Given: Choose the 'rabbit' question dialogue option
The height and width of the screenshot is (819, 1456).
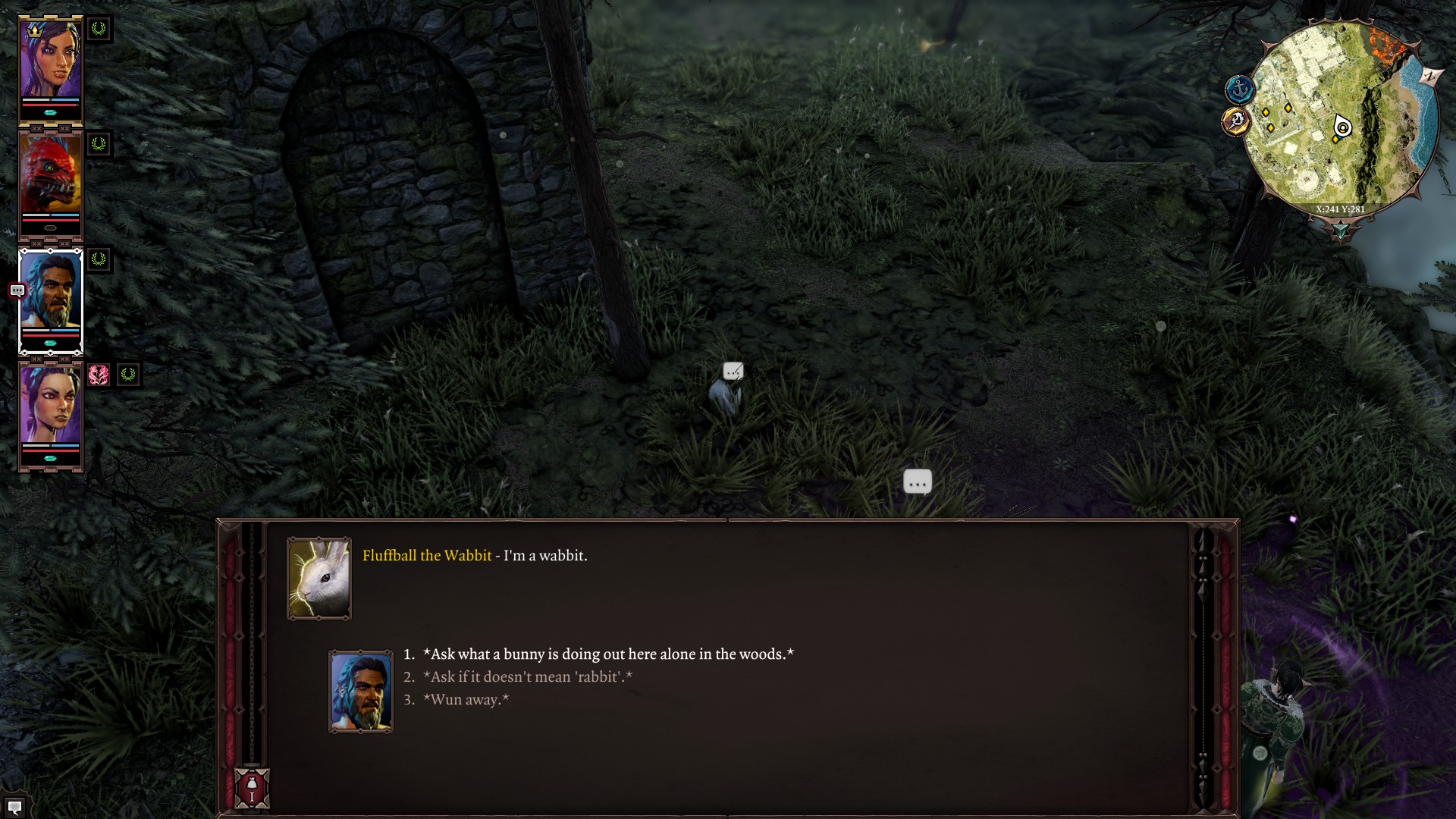Looking at the screenshot, I should [x=527, y=676].
